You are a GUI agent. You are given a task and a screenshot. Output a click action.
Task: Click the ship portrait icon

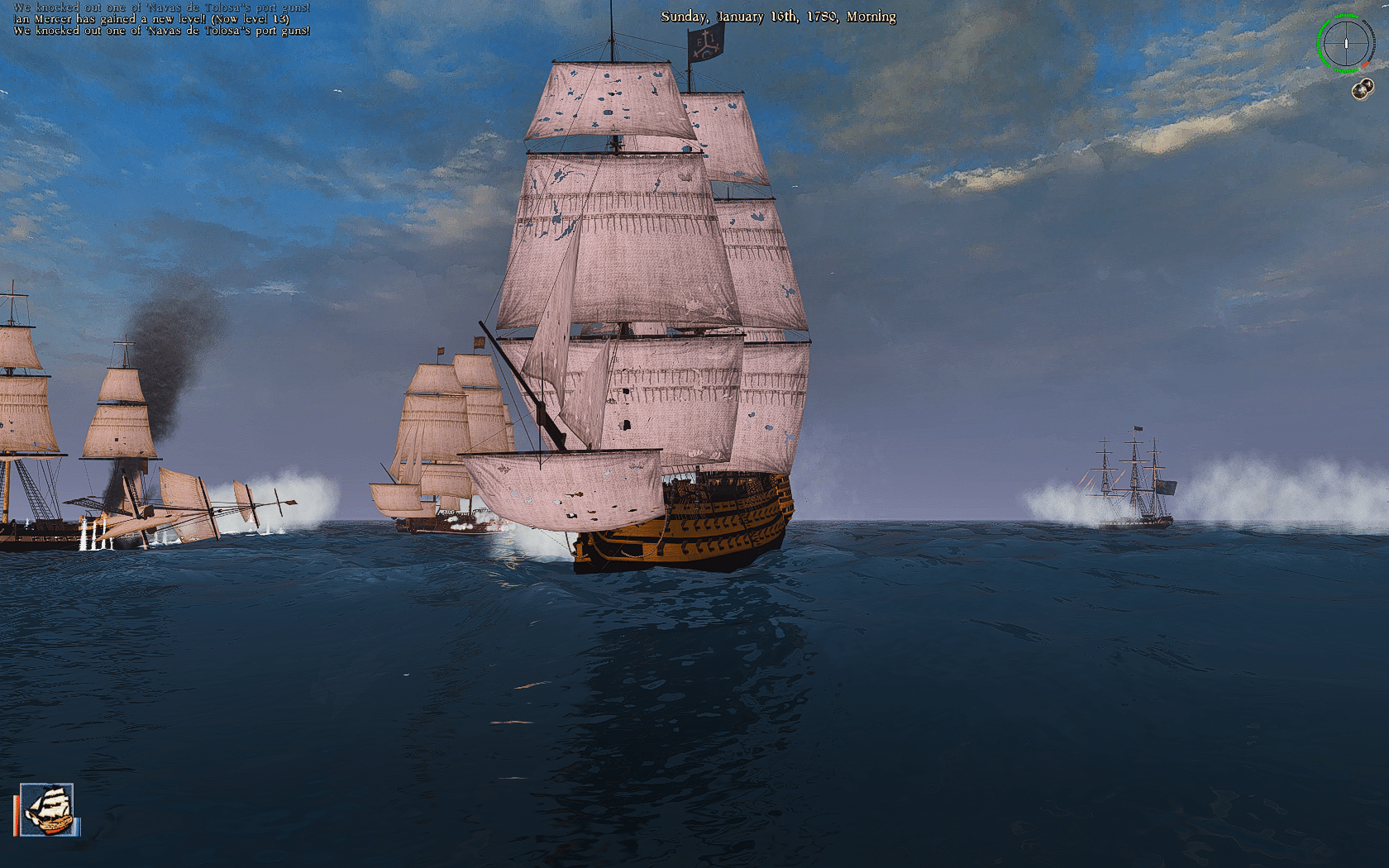click(x=47, y=809)
